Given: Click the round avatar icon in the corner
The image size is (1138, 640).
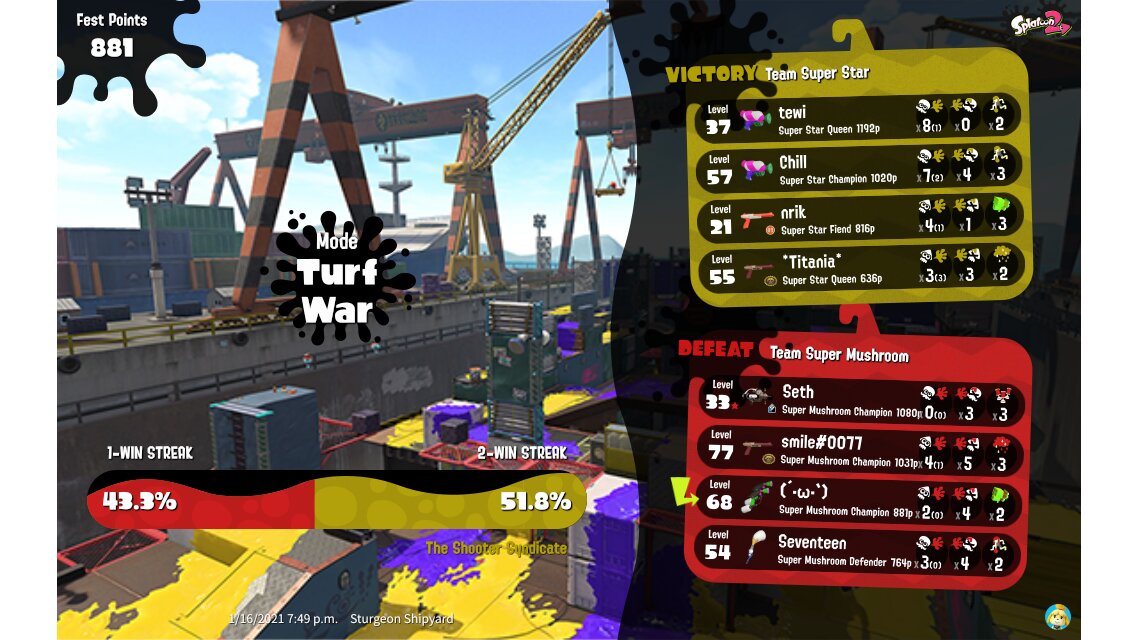Looking at the screenshot, I should point(1057,615).
